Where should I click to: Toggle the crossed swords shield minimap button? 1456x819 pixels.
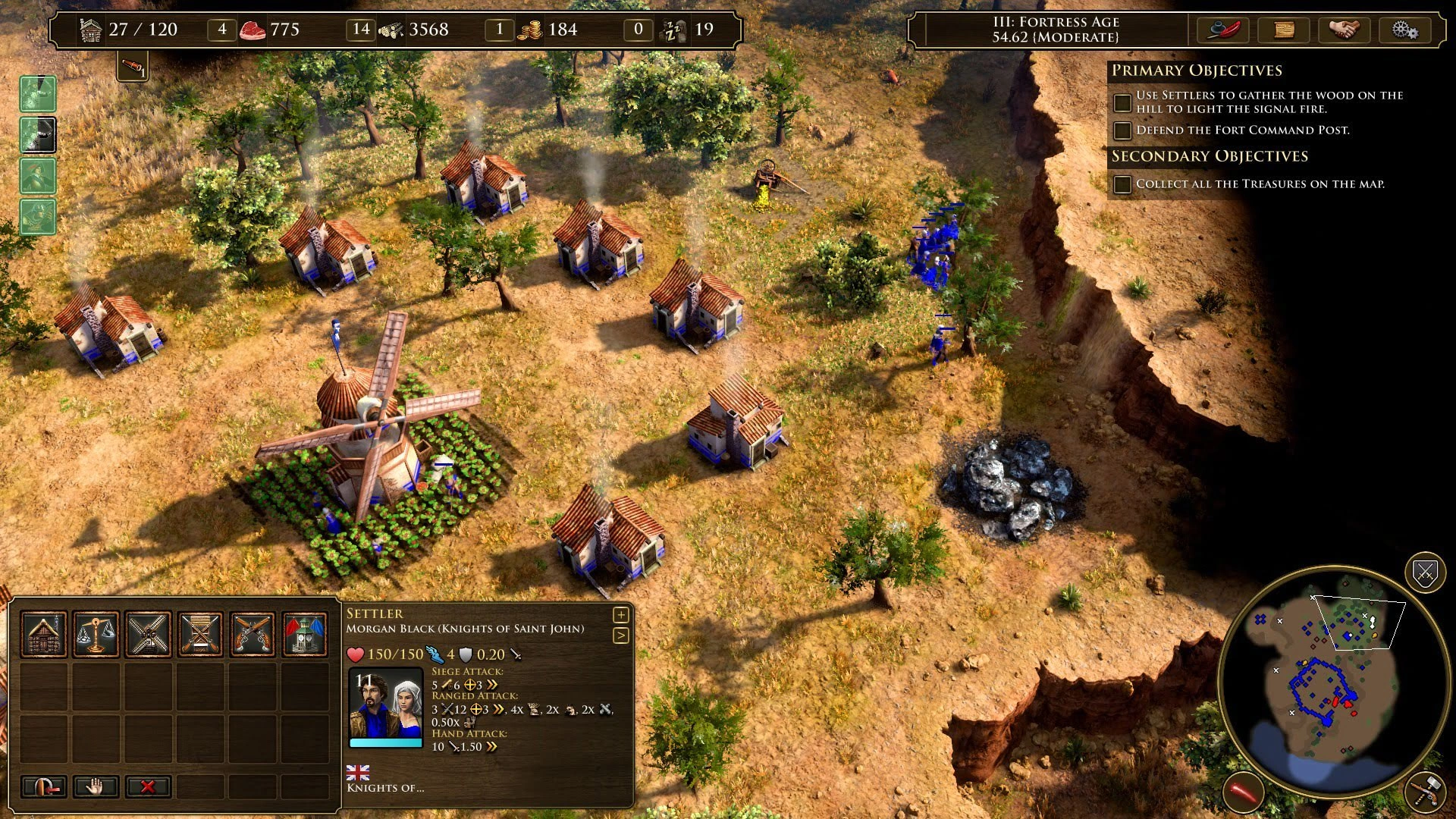1425,573
